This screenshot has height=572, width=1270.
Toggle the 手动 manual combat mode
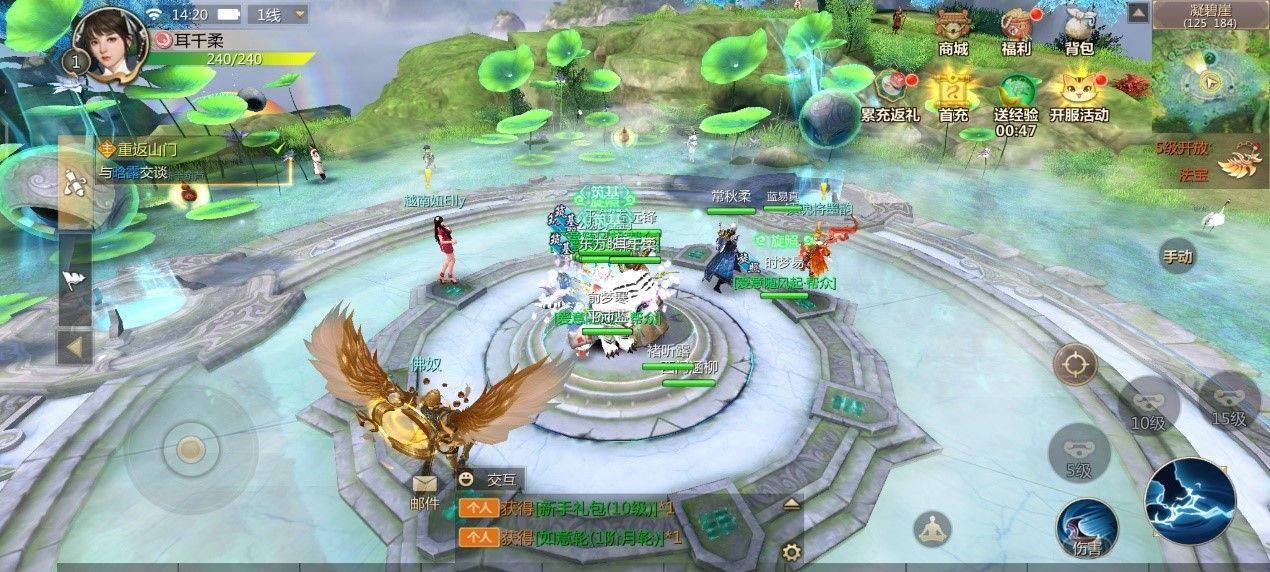click(1178, 256)
